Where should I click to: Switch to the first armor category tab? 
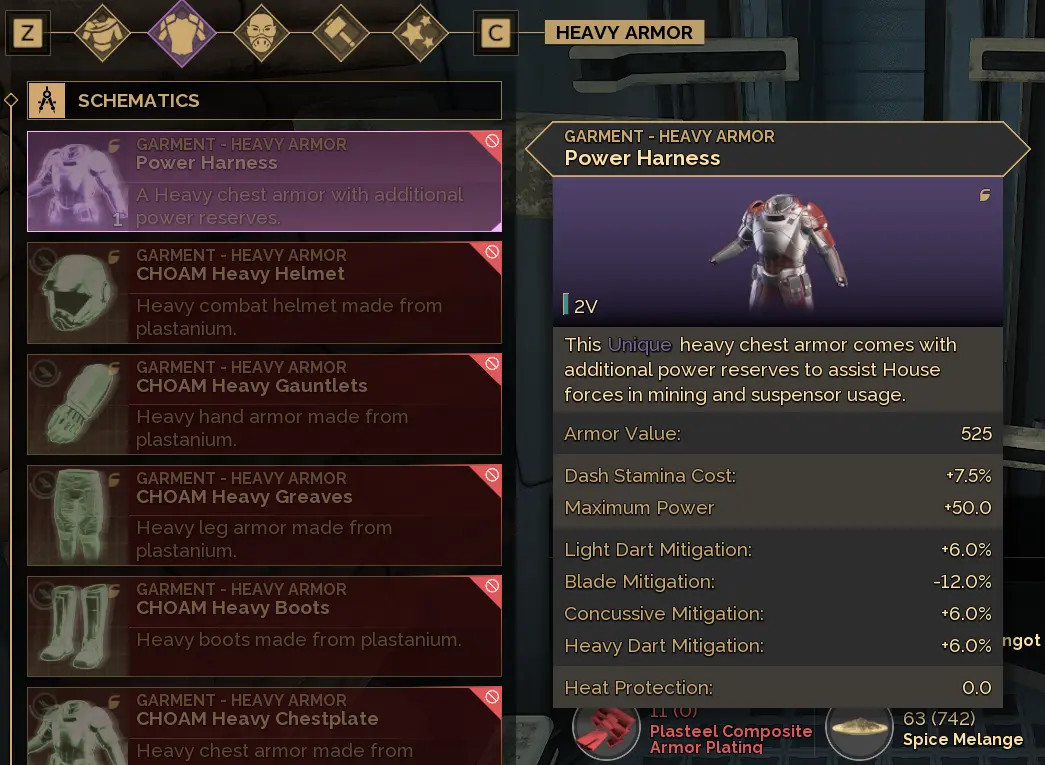[102, 33]
